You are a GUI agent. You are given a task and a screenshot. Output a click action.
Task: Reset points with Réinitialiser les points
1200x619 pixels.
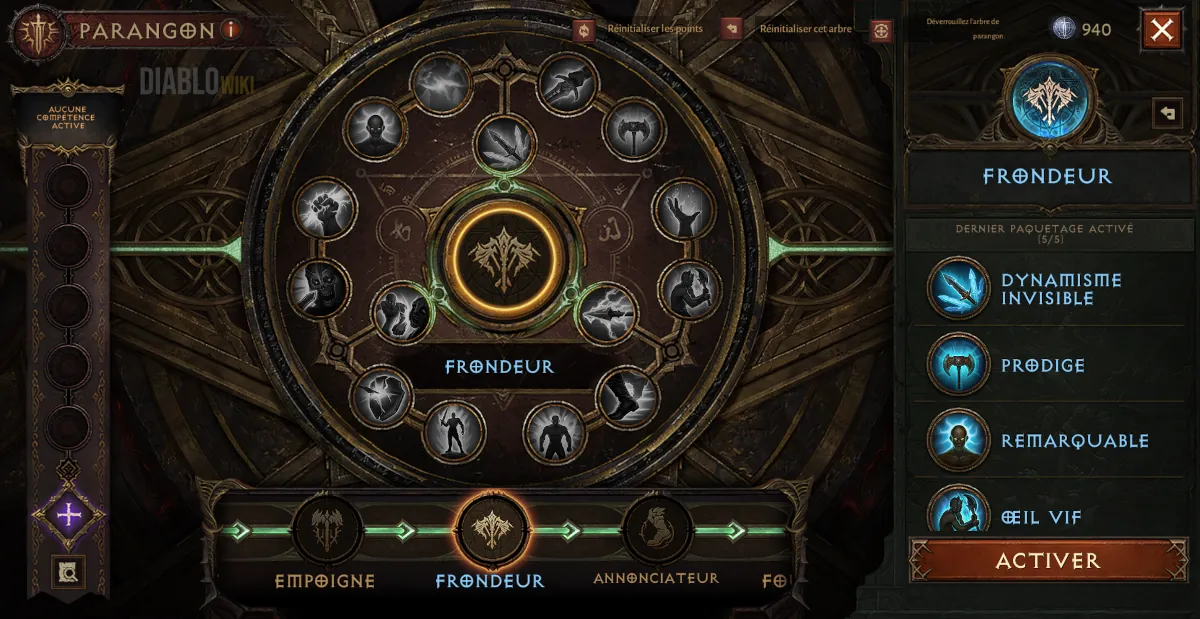pyautogui.click(x=585, y=29)
